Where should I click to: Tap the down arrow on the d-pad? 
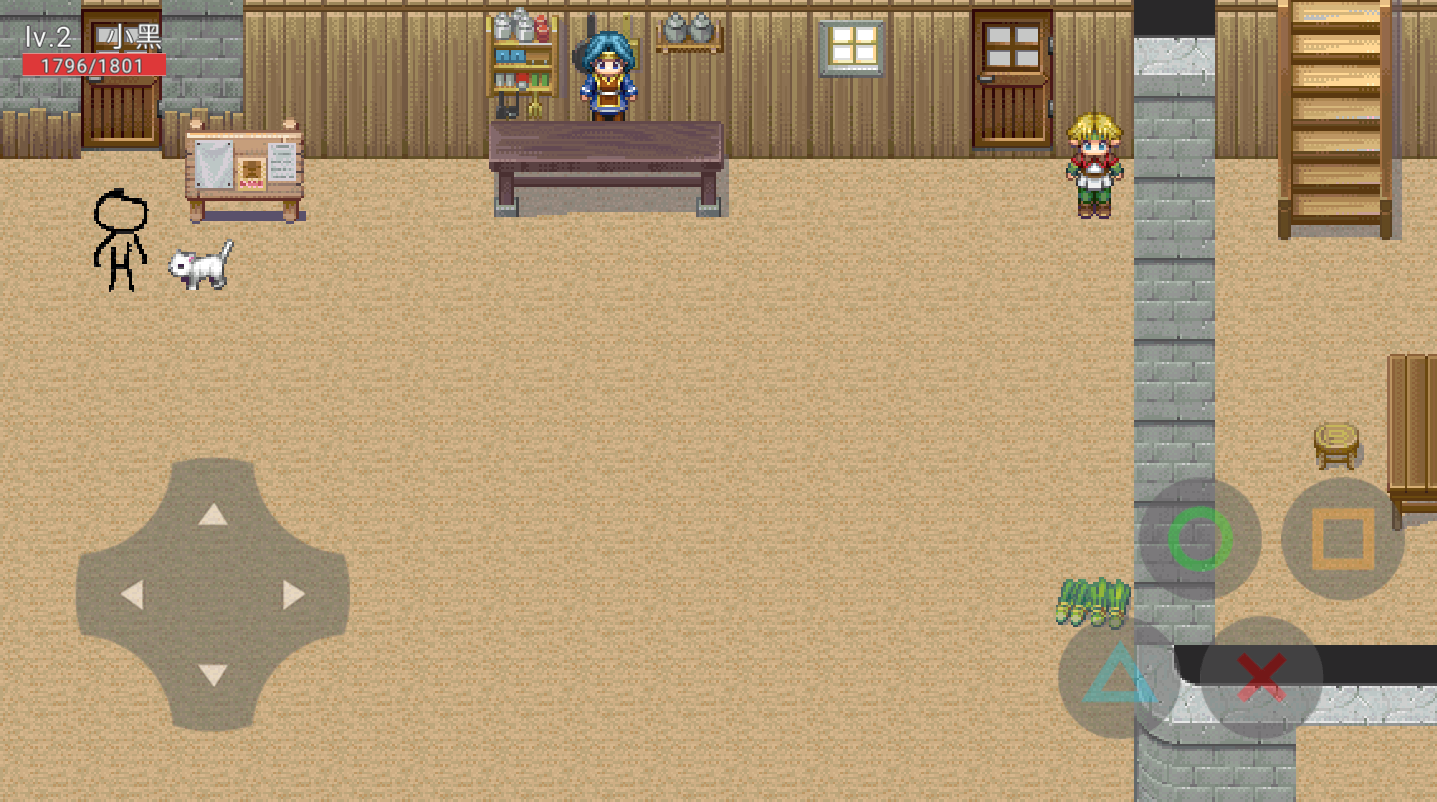[212, 675]
